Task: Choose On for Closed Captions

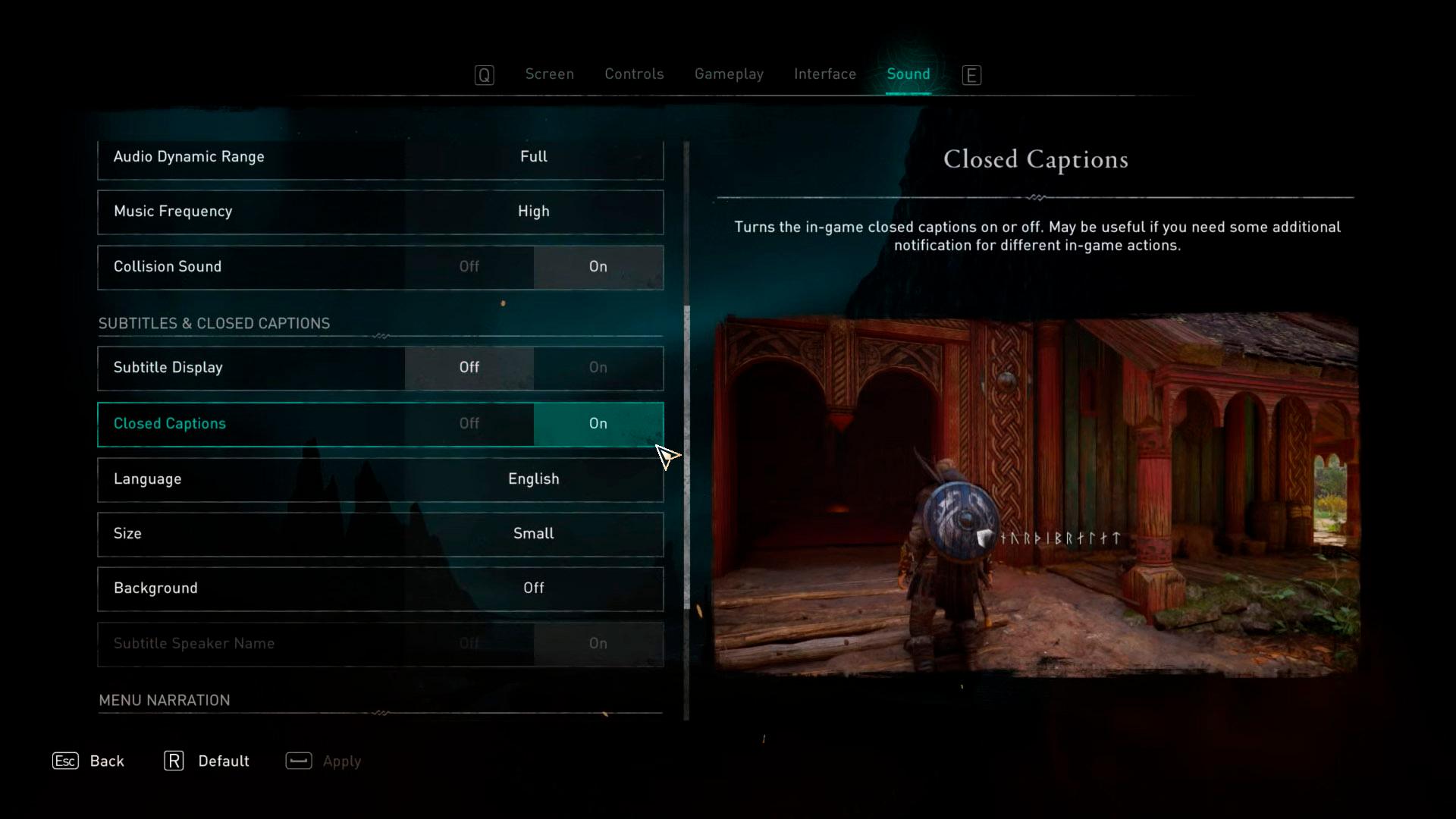Action: (598, 424)
